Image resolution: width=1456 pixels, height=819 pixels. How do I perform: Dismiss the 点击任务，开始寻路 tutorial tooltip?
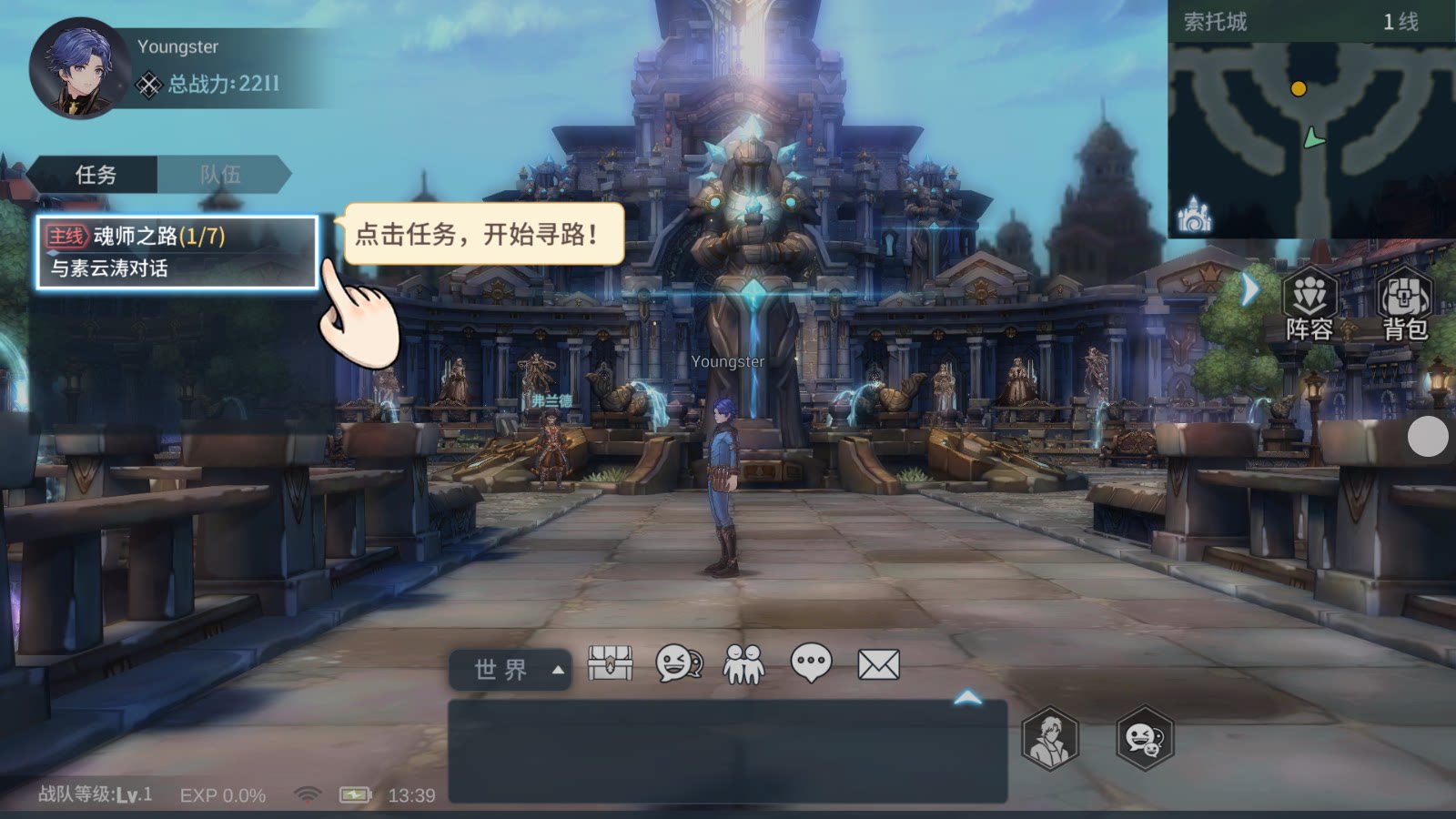(x=480, y=235)
